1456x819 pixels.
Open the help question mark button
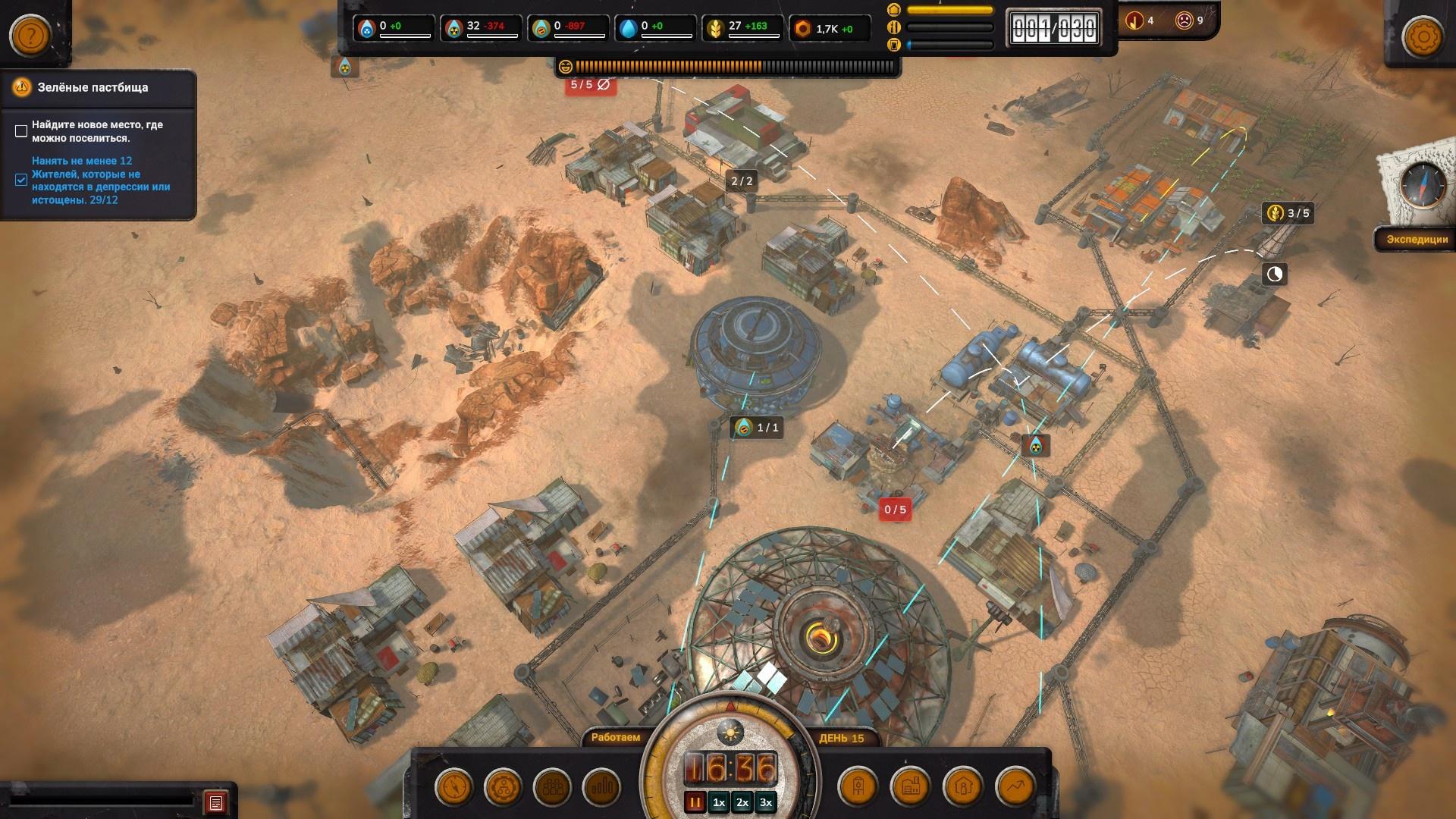(30, 36)
